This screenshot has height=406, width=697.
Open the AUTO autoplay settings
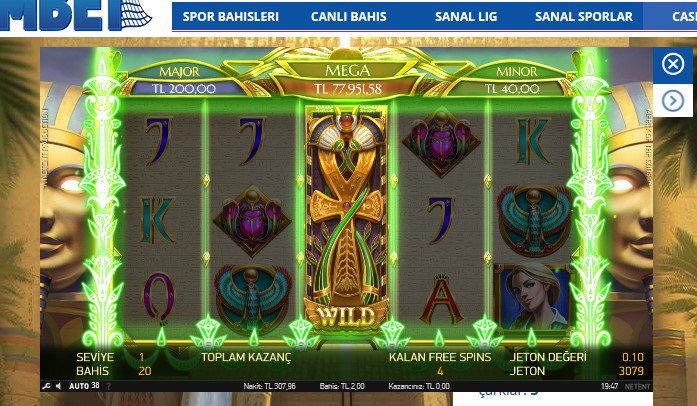pyautogui.click(x=79, y=386)
